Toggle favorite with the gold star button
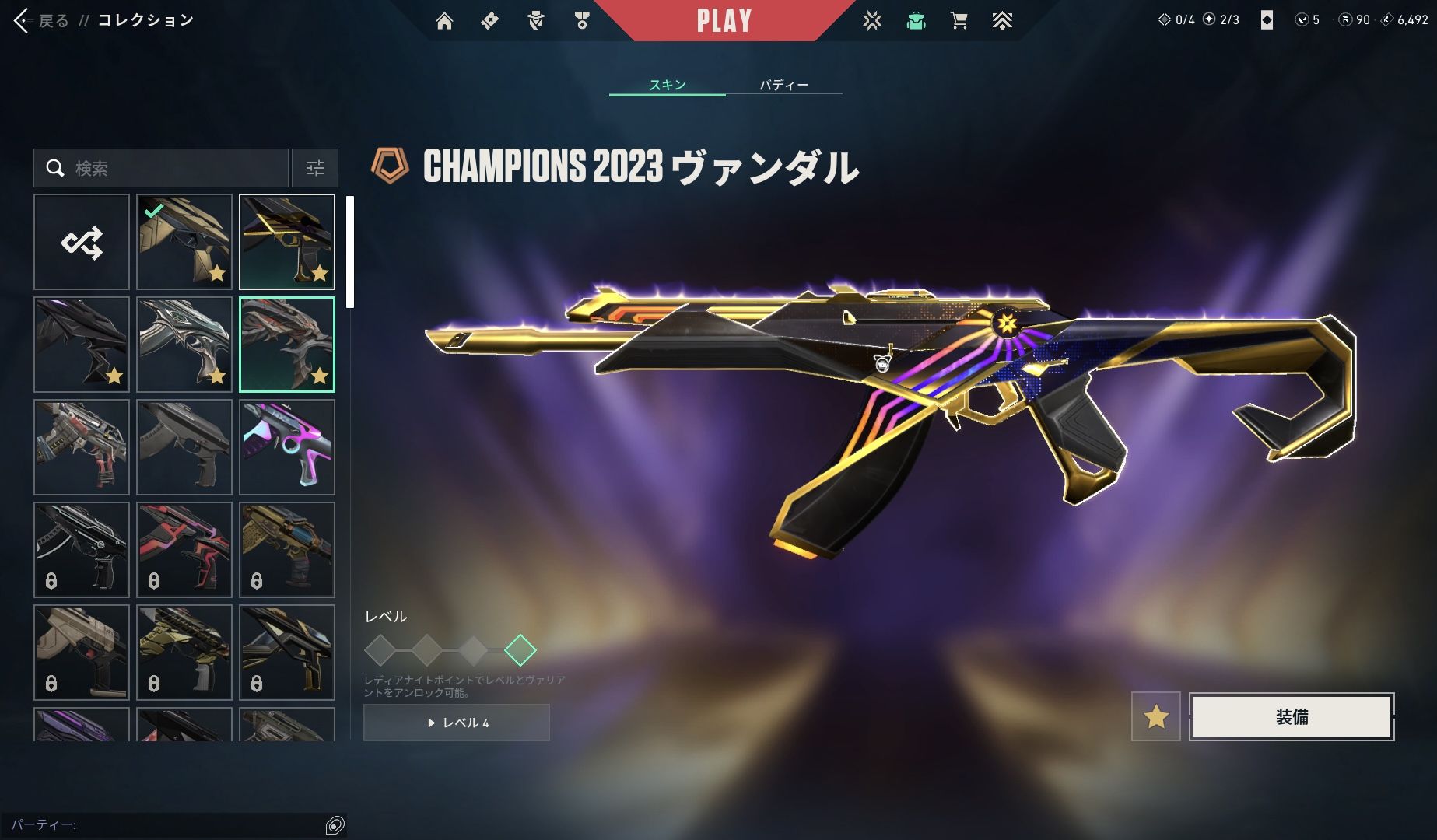 point(1155,716)
